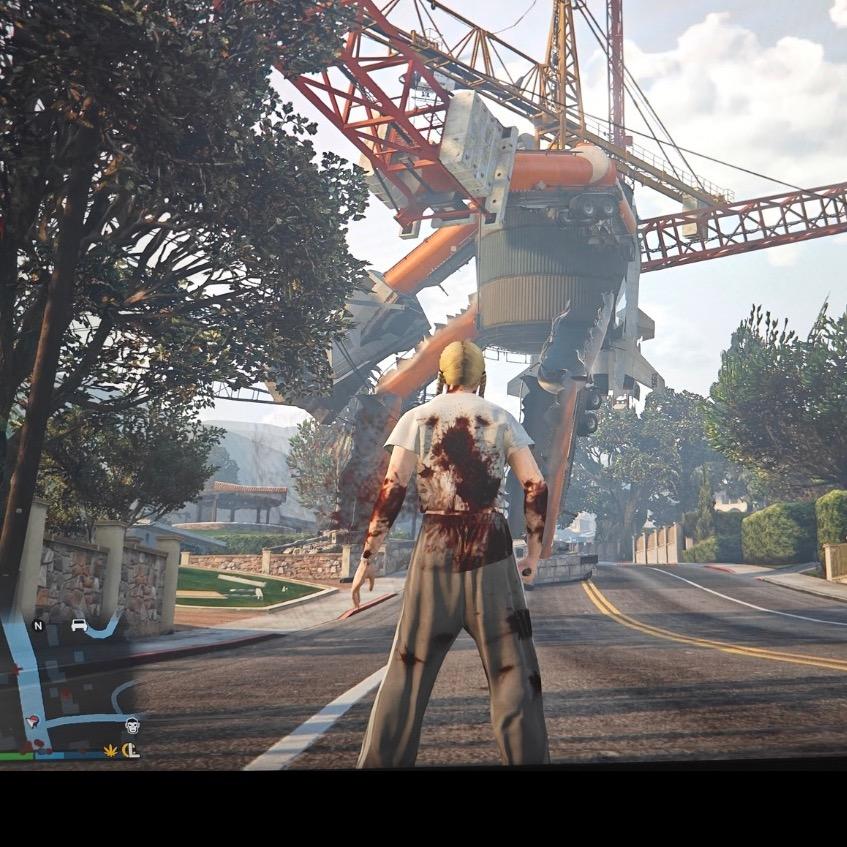Select the player arrow on the minimap
The width and height of the screenshot is (847, 847).
[31, 720]
